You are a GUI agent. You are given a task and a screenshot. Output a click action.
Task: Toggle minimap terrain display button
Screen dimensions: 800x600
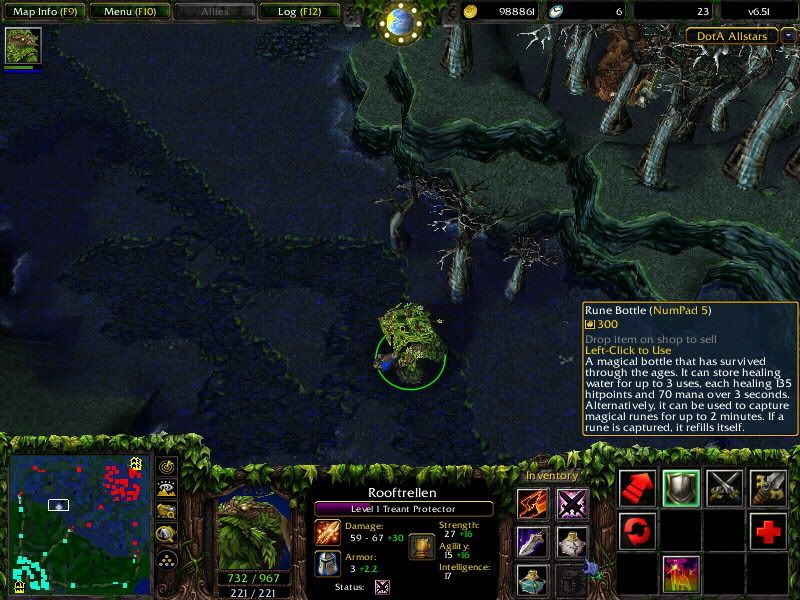[168, 489]
